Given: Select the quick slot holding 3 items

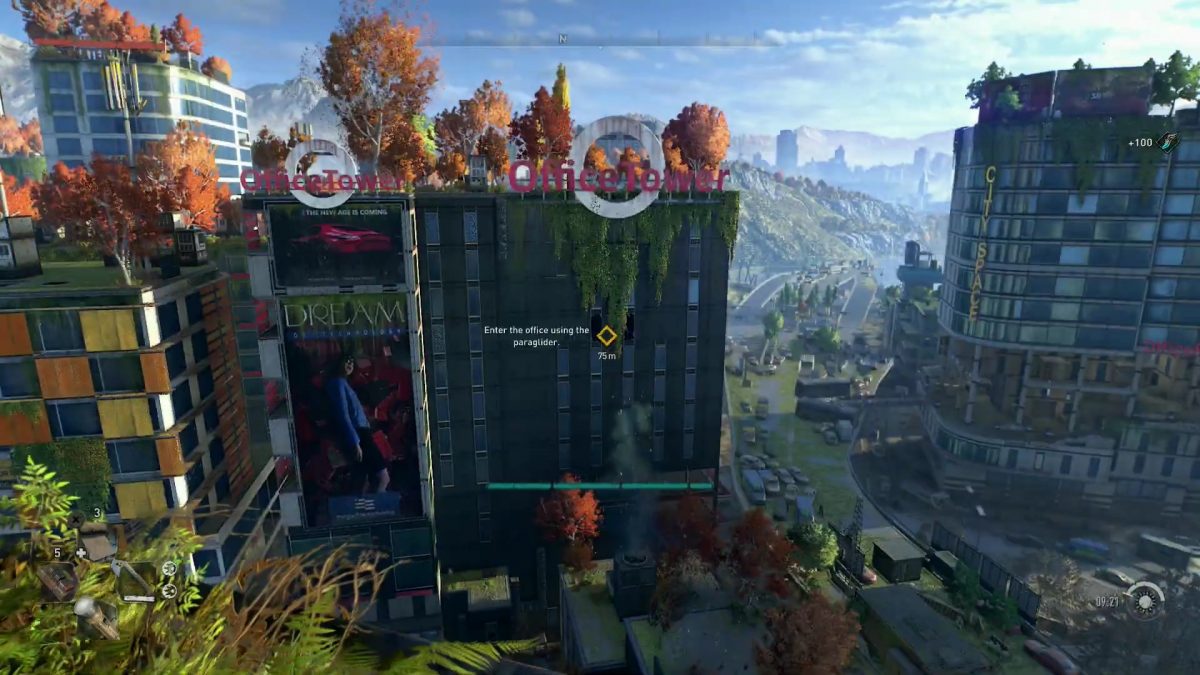Looking at the screenshot, I should coord(99,539).
